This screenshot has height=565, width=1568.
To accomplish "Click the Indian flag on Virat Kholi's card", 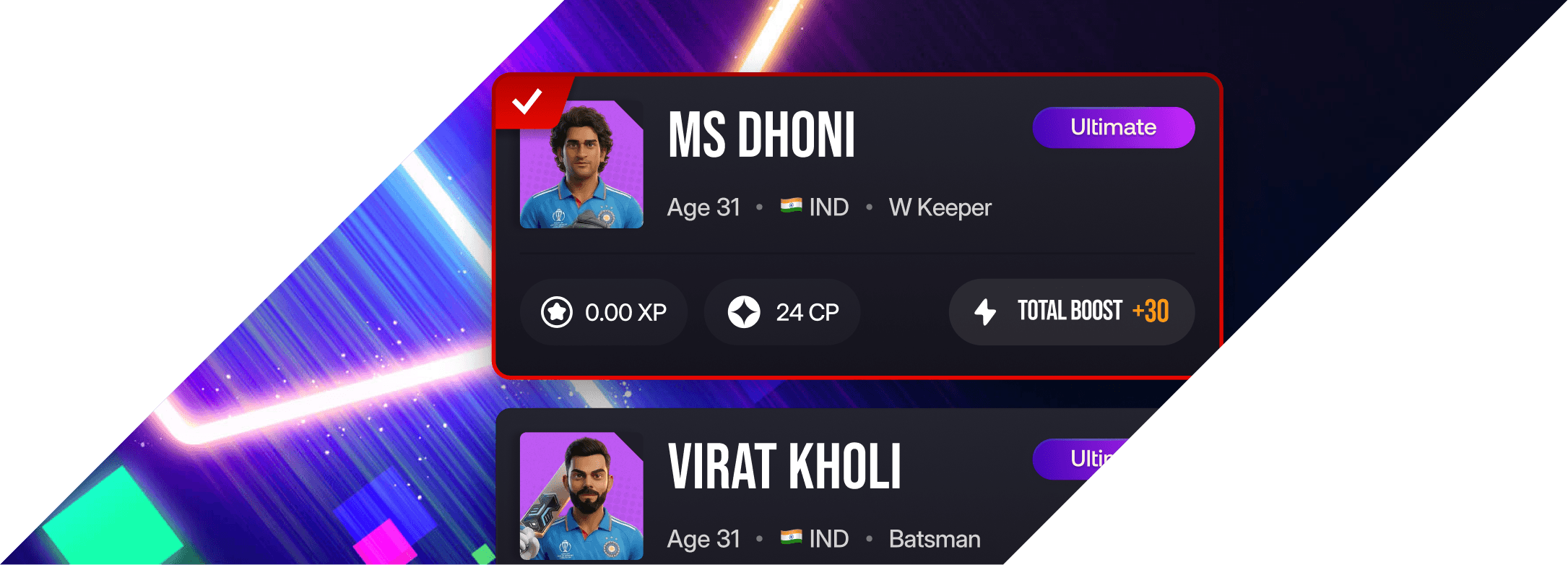I will (792, 538).
